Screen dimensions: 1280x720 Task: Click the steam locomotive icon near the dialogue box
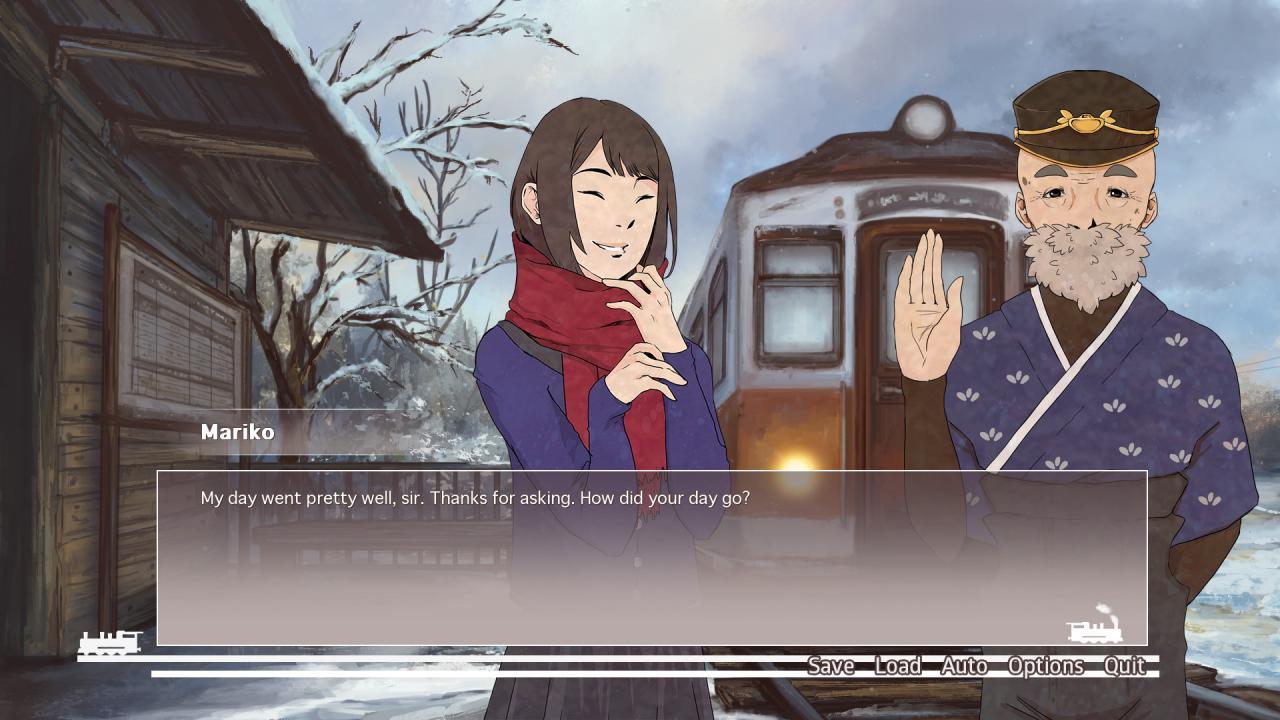coord(1096,632)
